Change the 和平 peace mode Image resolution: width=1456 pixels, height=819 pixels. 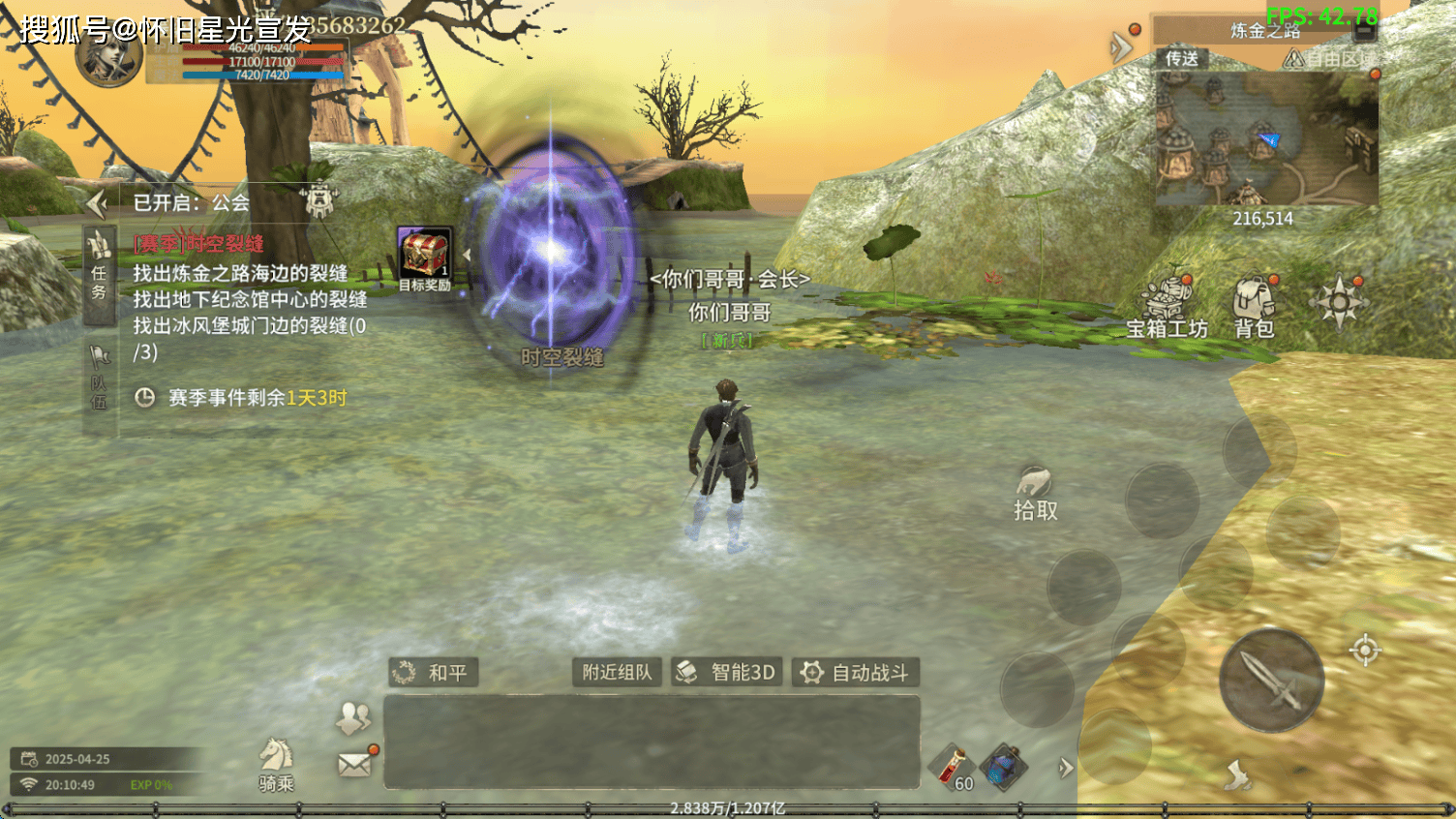(x=435, y=672)
